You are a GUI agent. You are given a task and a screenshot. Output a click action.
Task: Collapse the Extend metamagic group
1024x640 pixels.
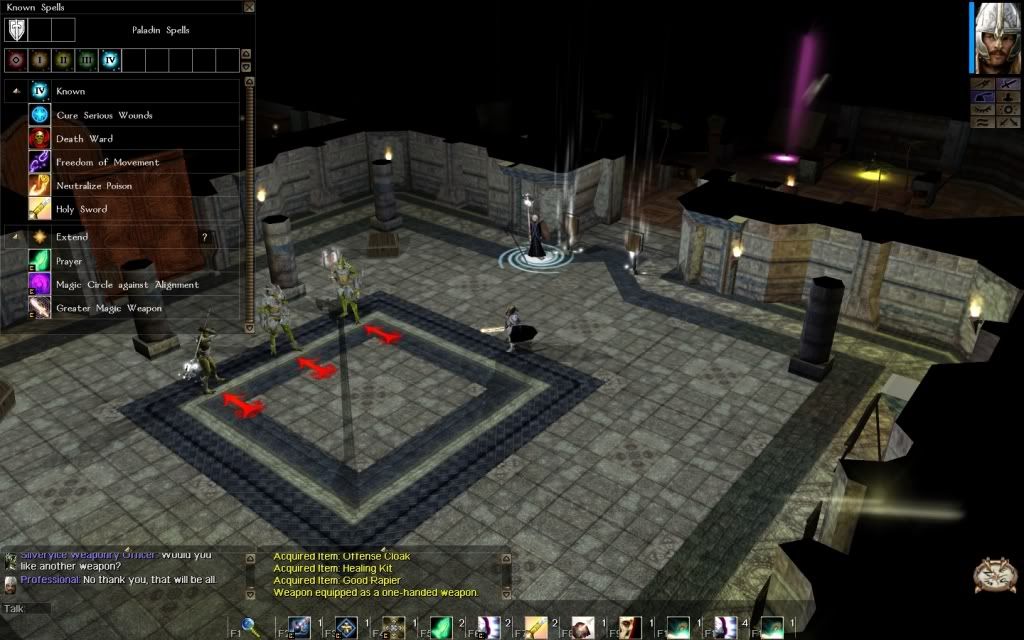click(15, 237)
